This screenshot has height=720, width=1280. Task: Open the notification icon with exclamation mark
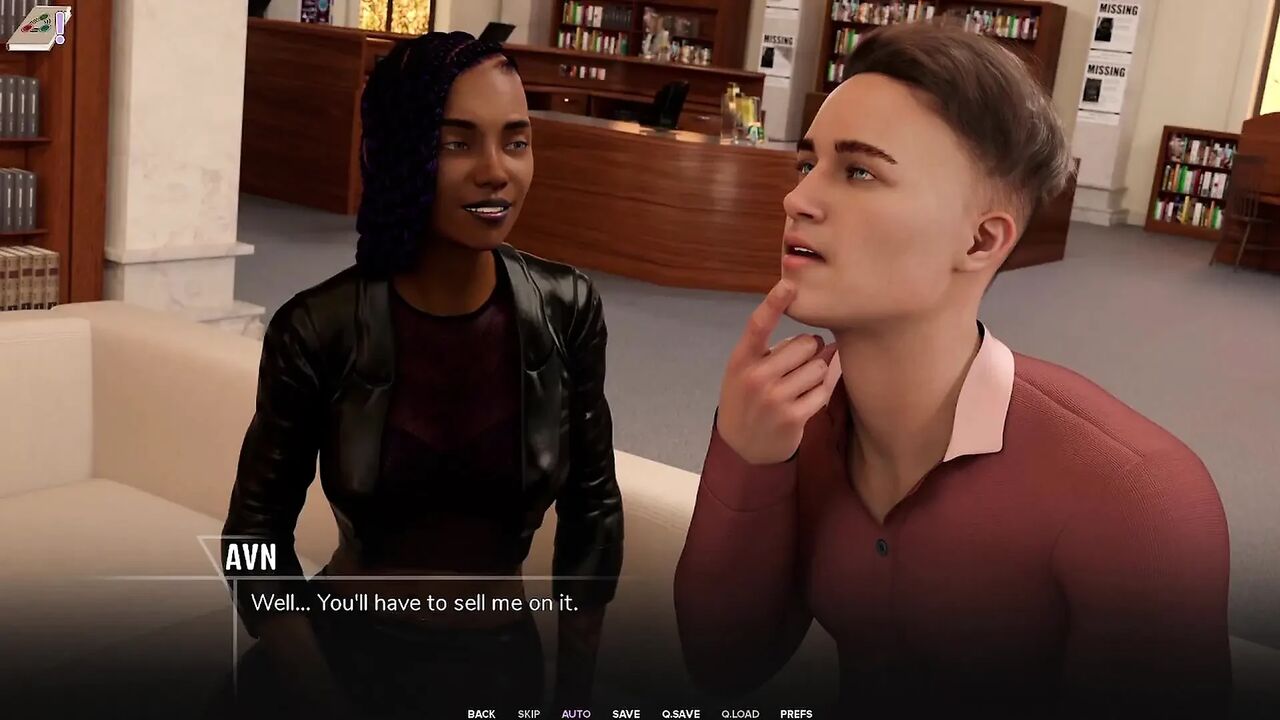click(38, 27)
